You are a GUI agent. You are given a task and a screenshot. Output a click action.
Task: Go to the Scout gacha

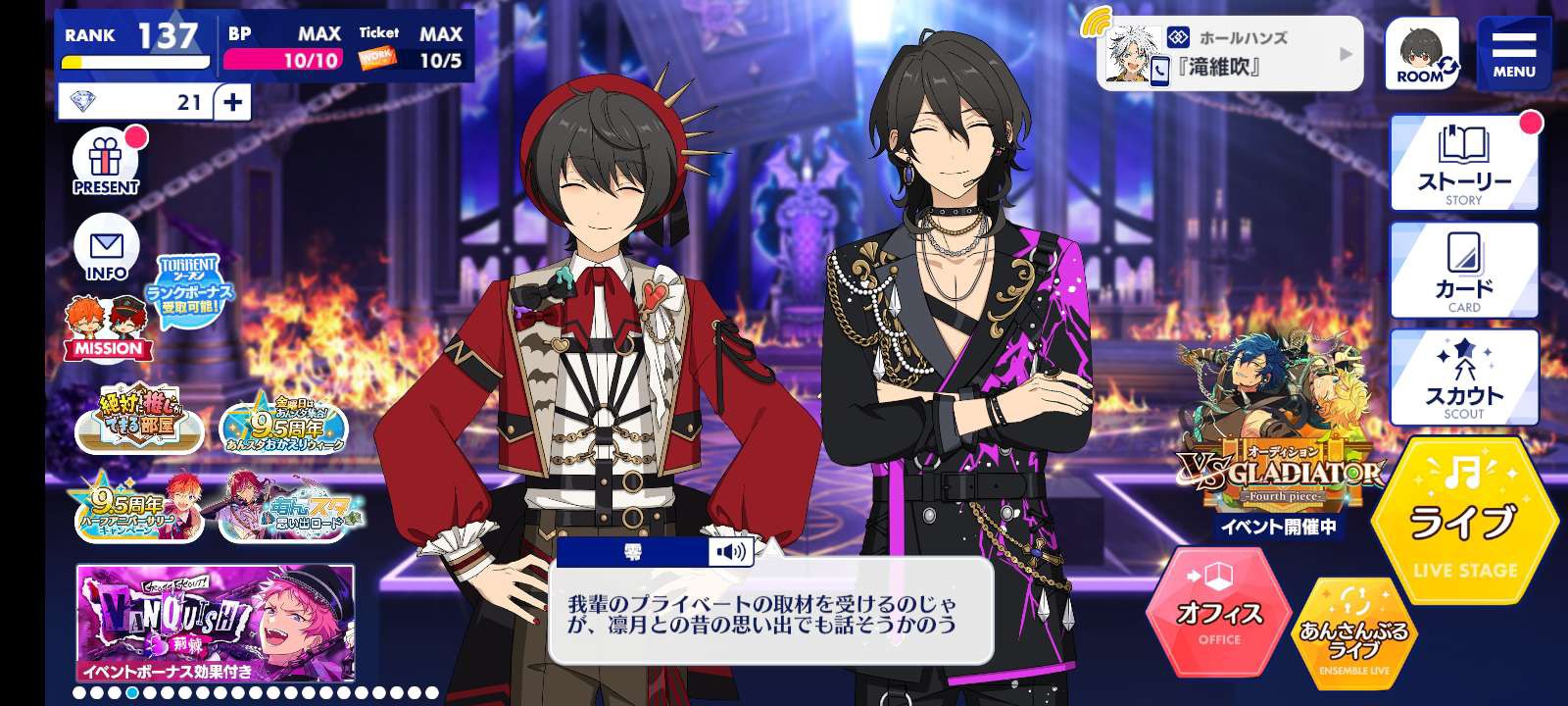[x=1464, y=379]
